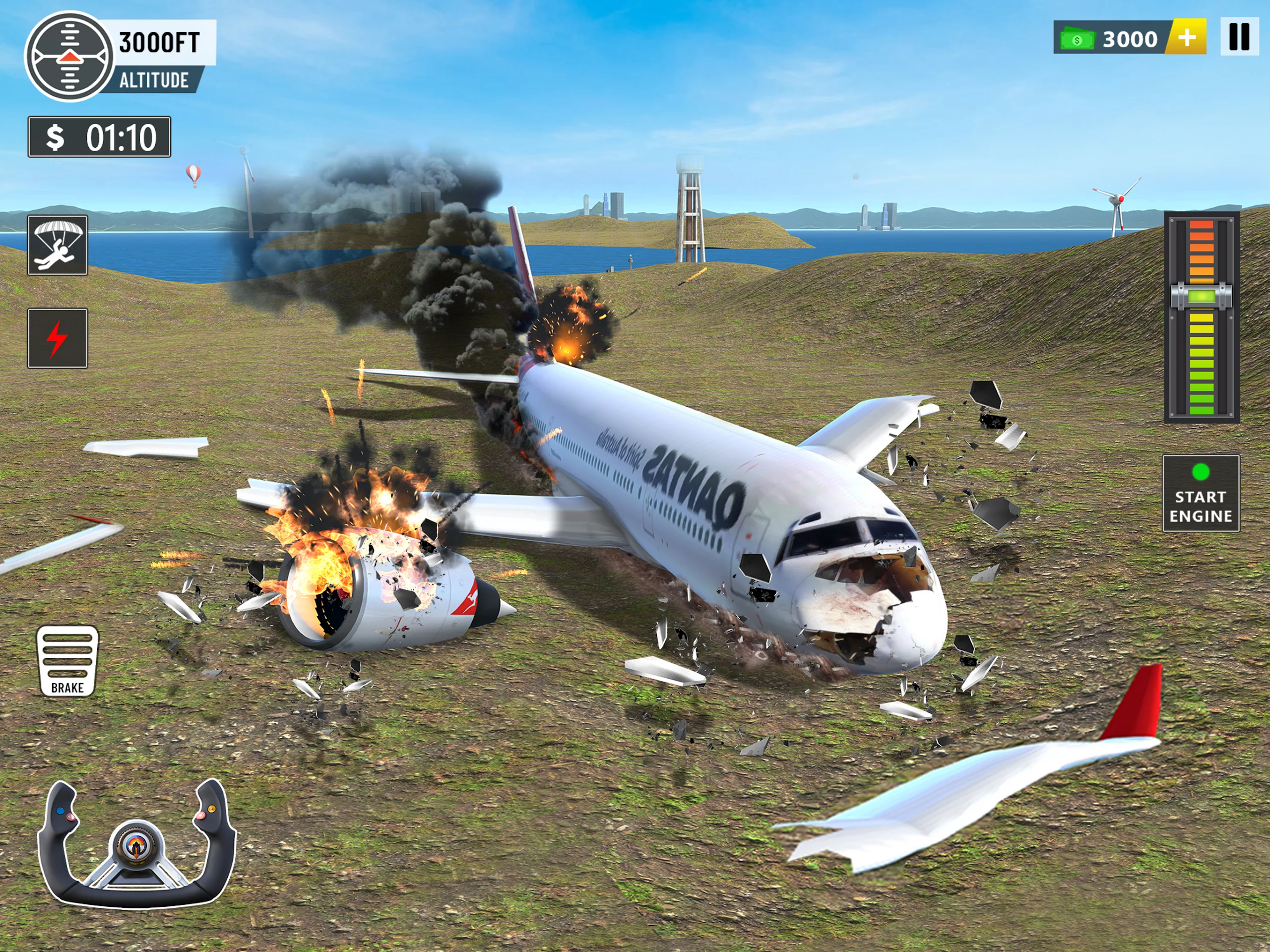Image resolution: width=1270 pixels, height=952 pixels.
Task: Pause the game
Action: point(1239,38)
